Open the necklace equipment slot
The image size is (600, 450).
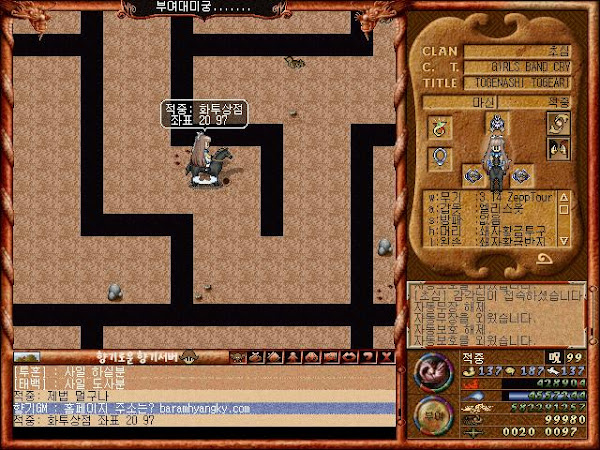(x=438, y=128)
